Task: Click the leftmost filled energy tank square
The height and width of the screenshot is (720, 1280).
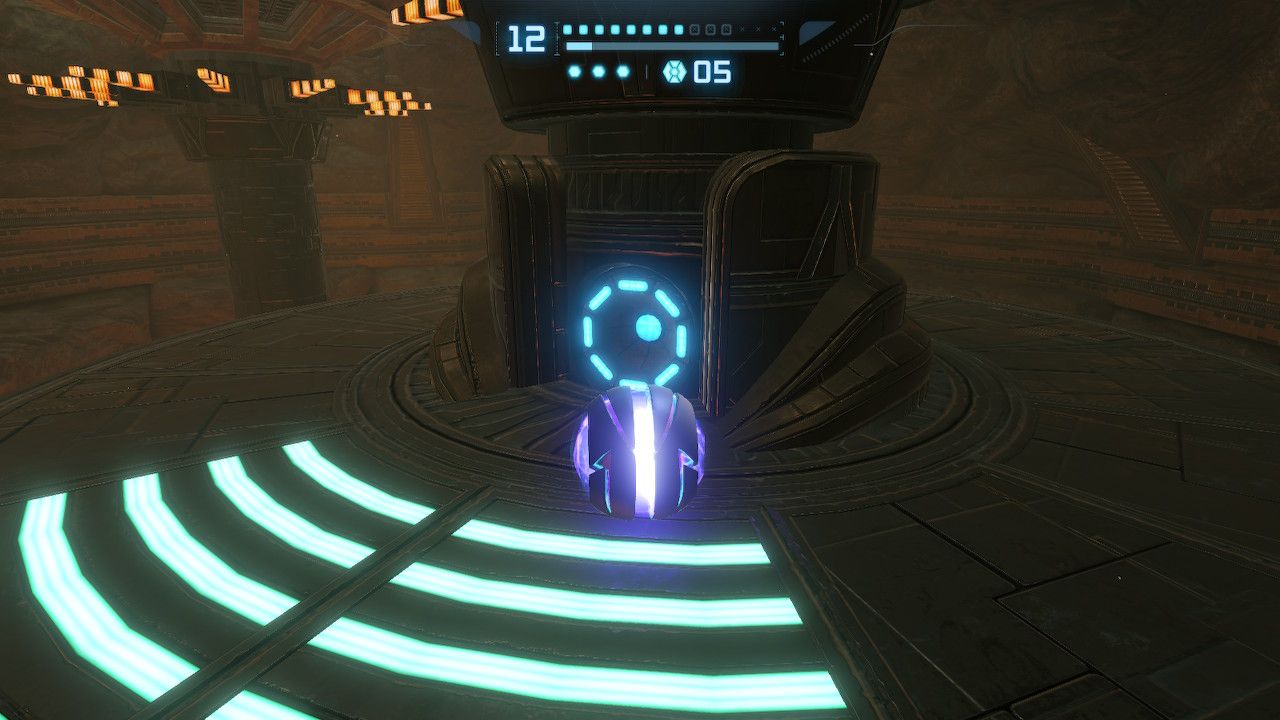Action: (568, 29)
